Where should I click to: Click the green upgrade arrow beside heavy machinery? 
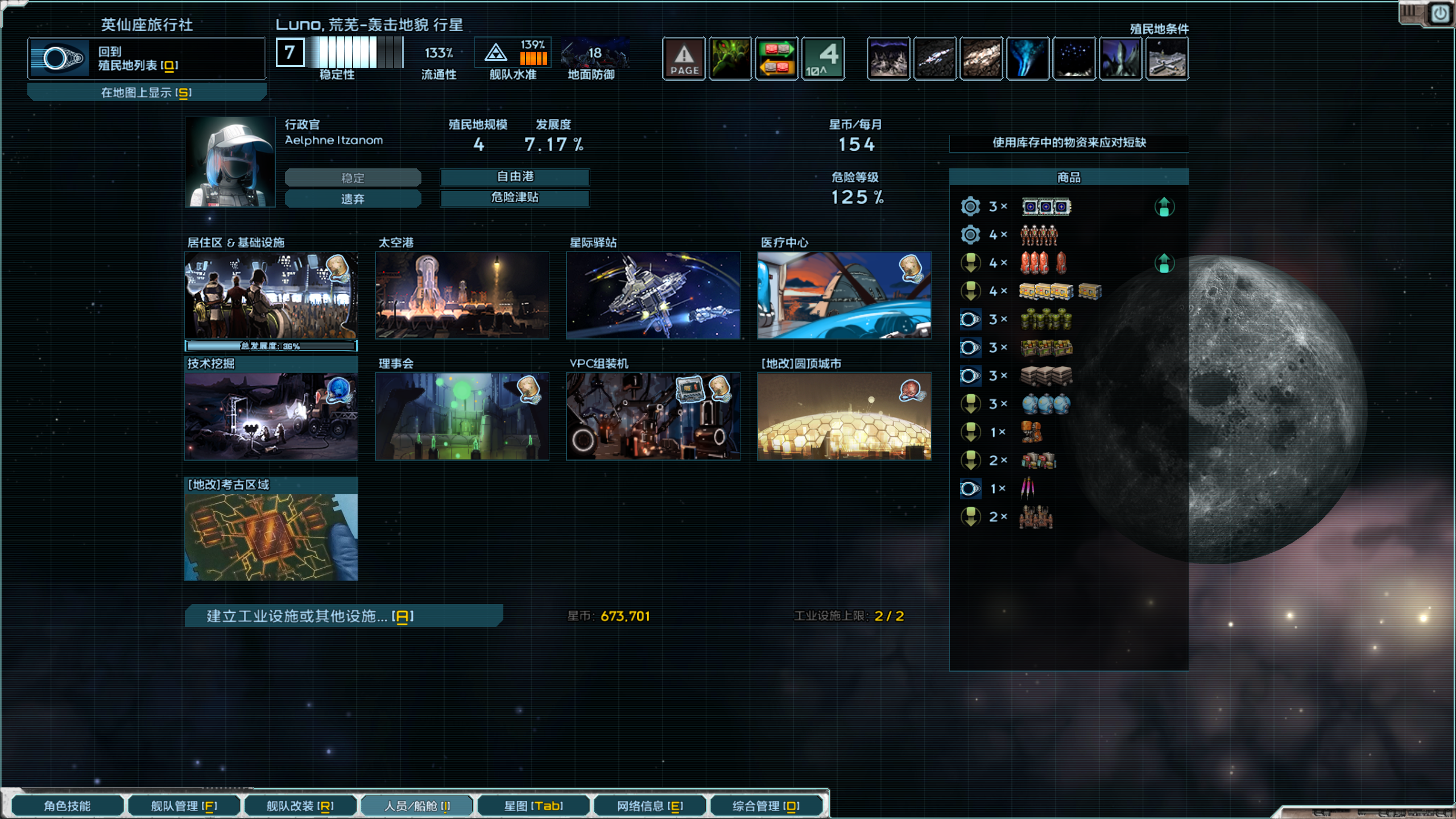pyautogui.click(x=1165, y=206)
